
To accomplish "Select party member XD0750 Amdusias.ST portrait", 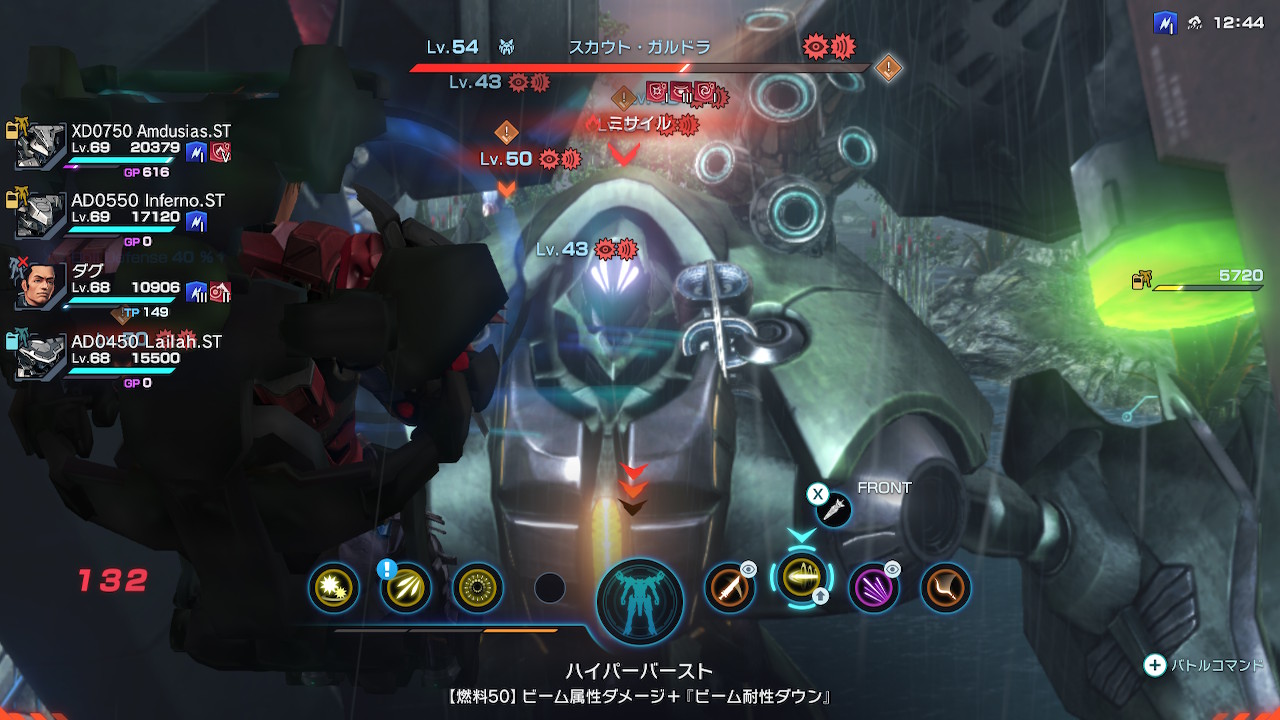I will click(40, 146).
